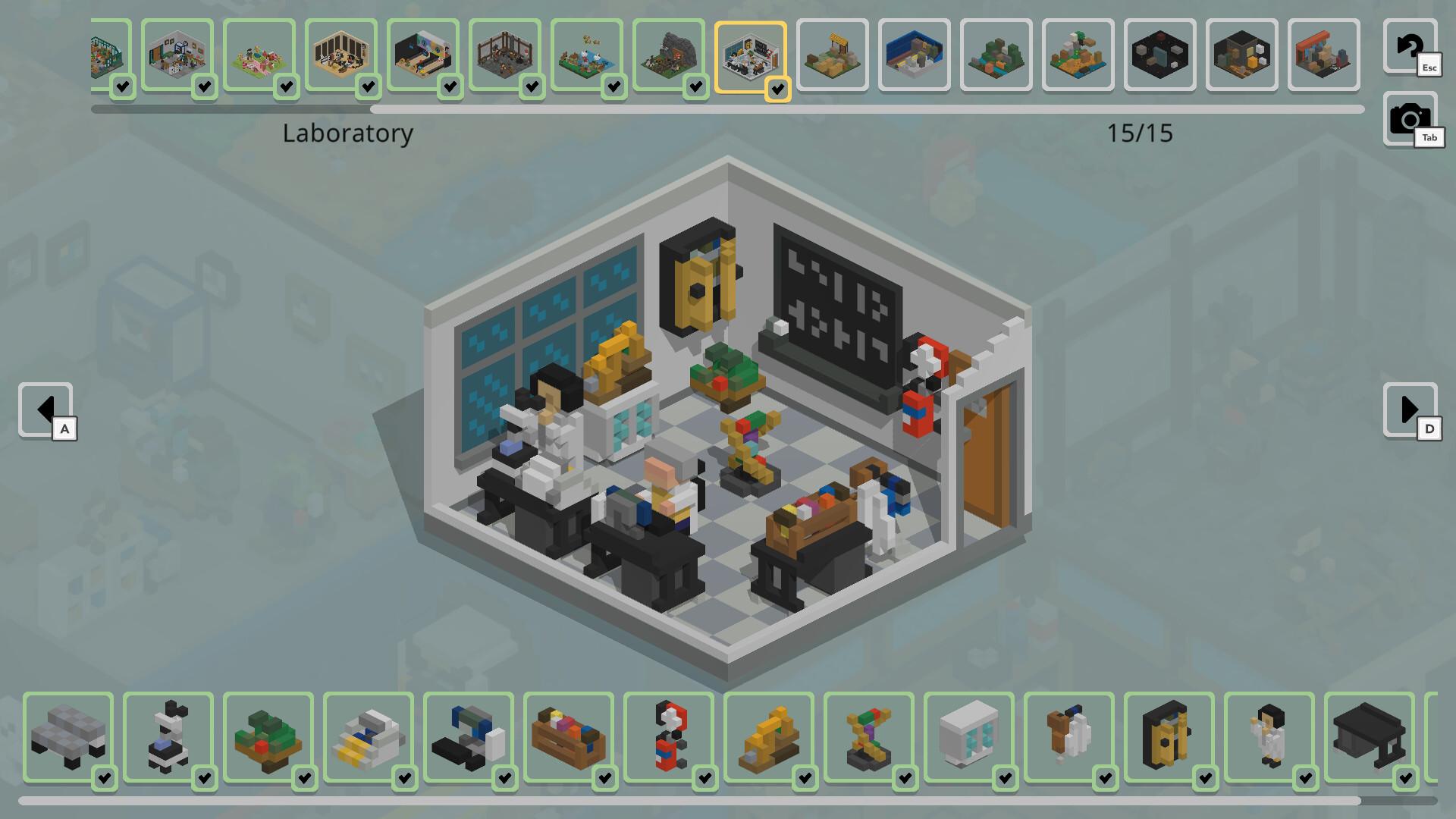Choose the red fire extinguisher item
Screen dimensions: 1456x819
pyautogui.click(x=668, y=736)
